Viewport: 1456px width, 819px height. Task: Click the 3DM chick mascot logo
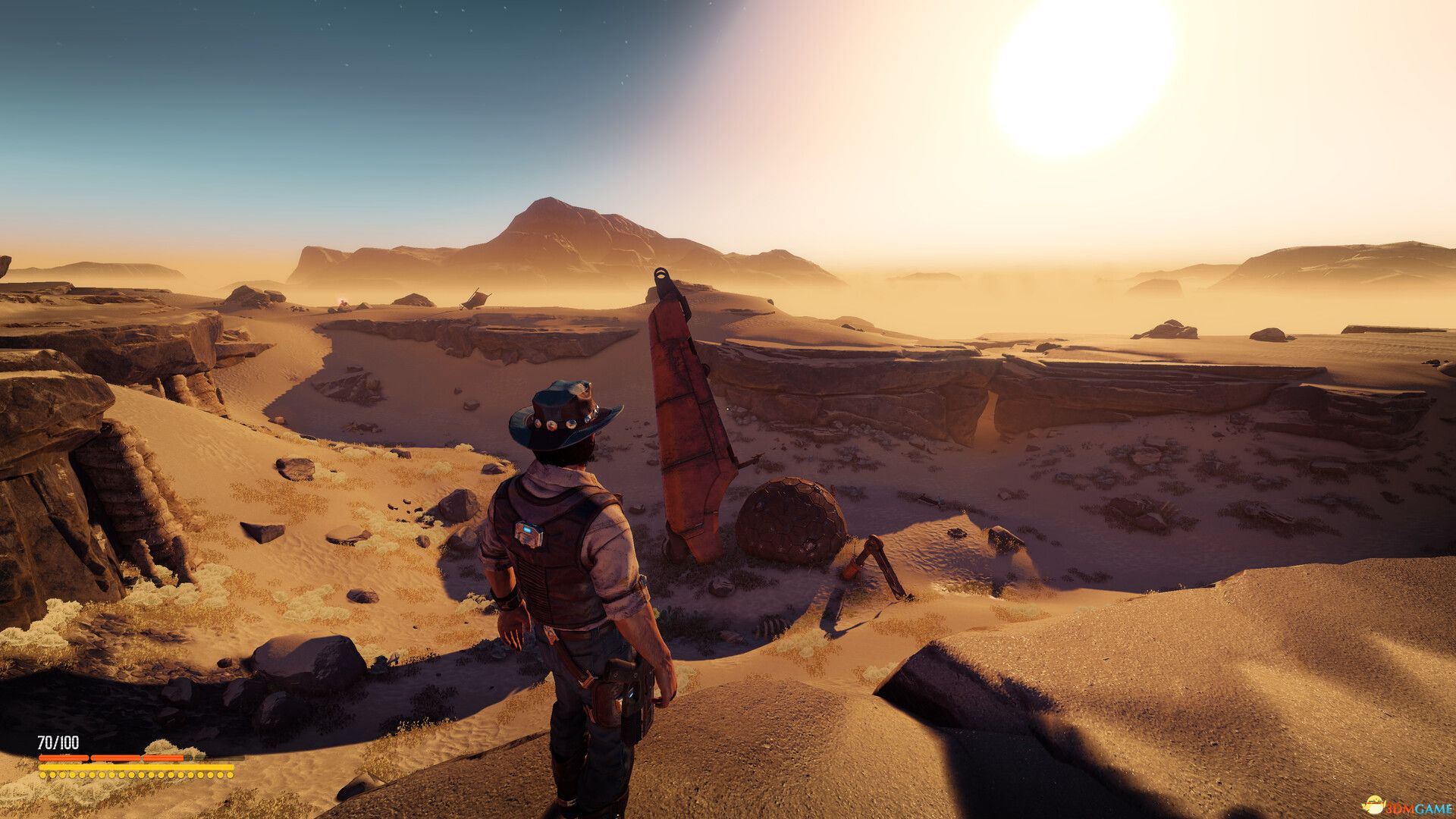1374,804
